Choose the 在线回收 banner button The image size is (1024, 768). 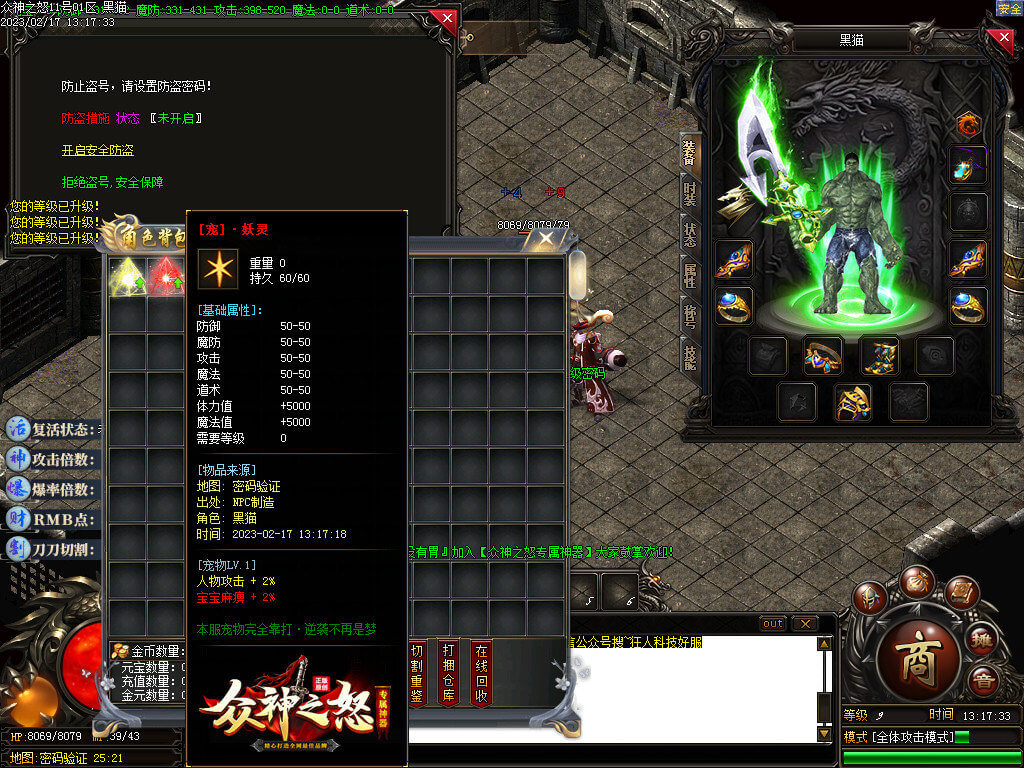tap(481, 673)
